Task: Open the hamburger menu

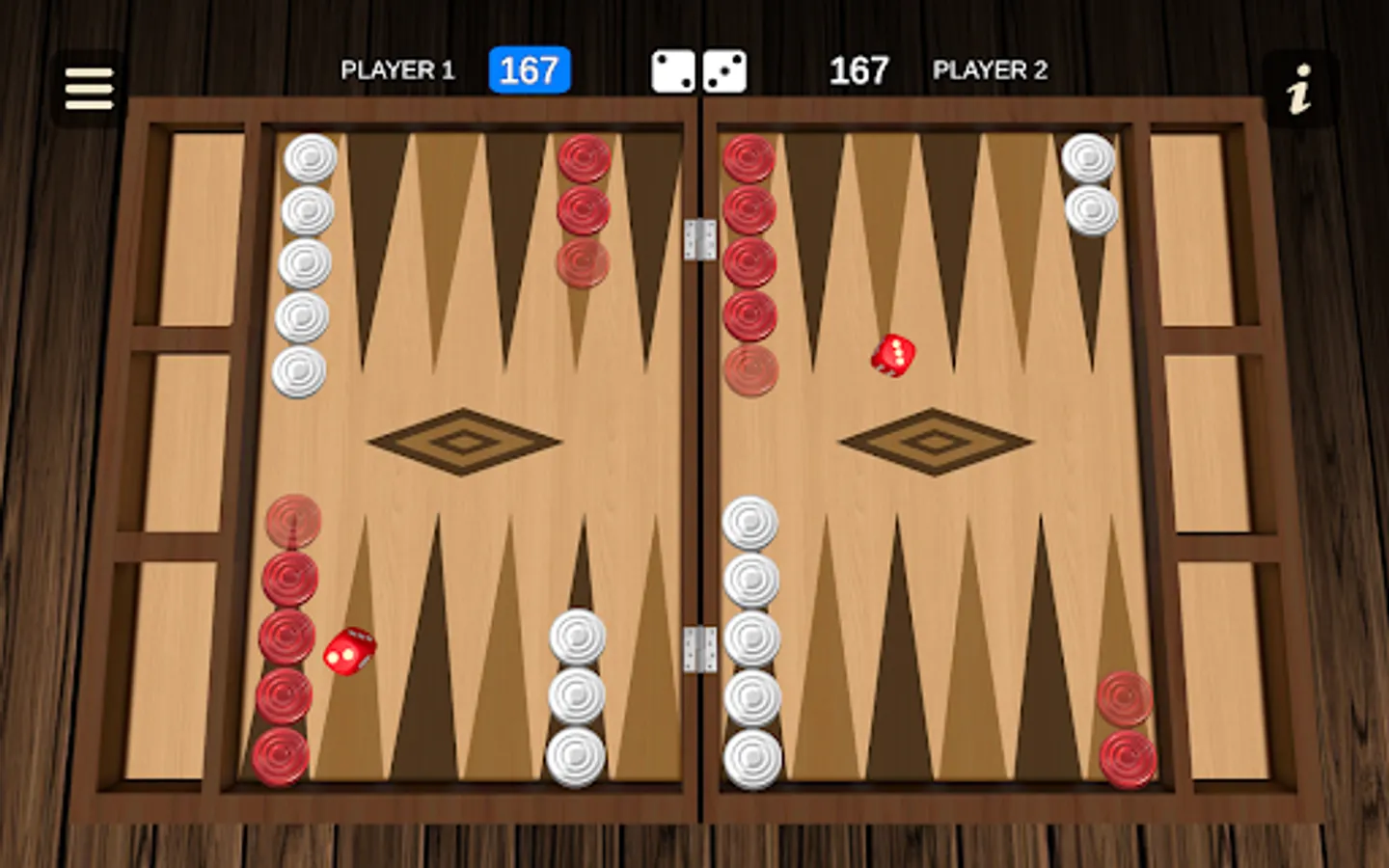Action: tap(87, 87)
